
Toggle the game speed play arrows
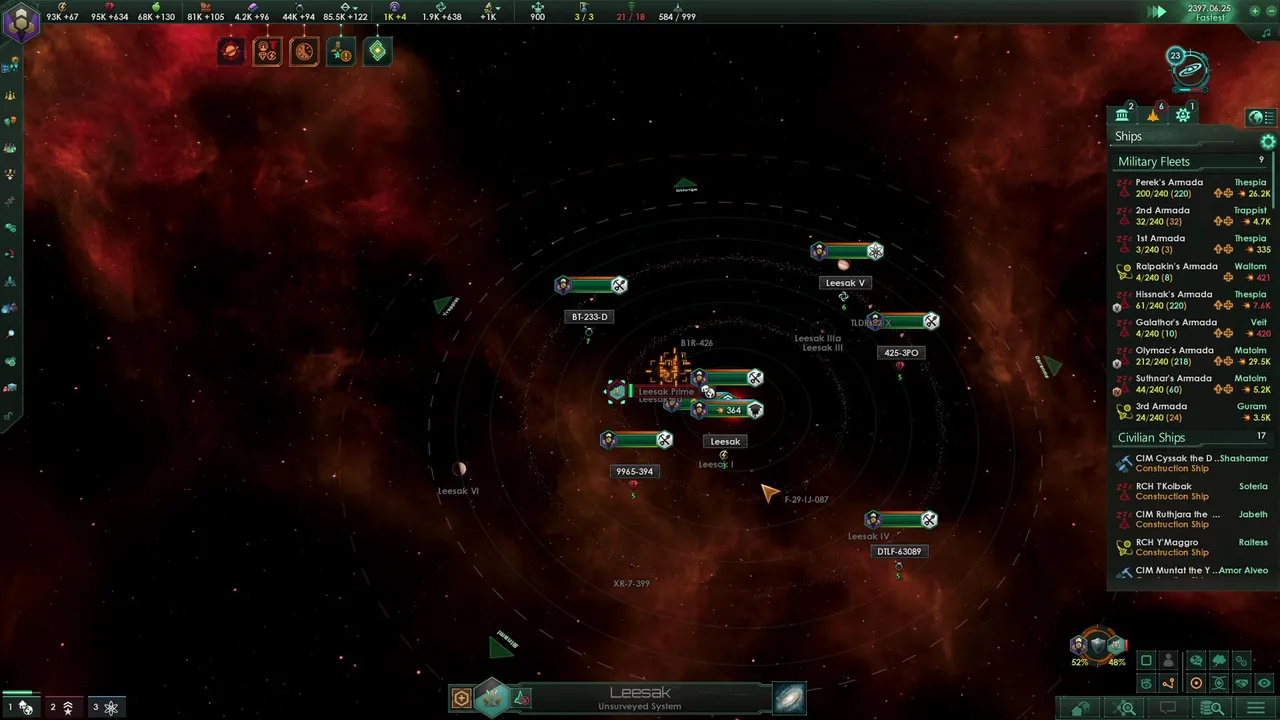click(x=1157, y=12)
